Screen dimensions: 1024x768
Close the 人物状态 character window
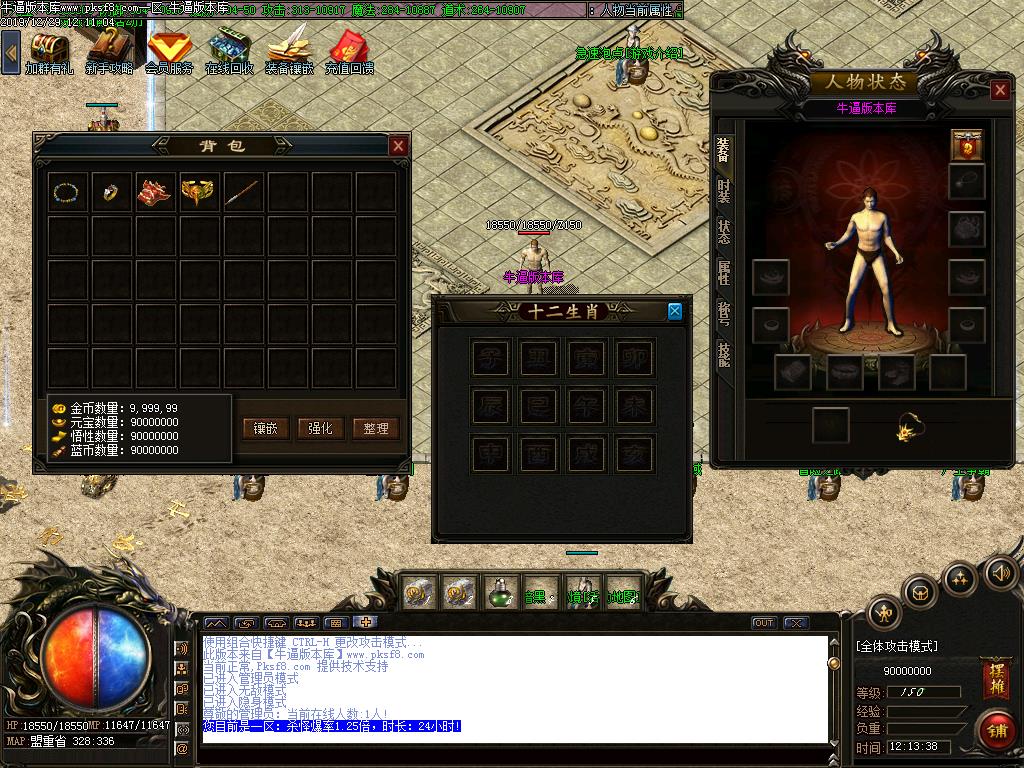(x=1000, y=90)
